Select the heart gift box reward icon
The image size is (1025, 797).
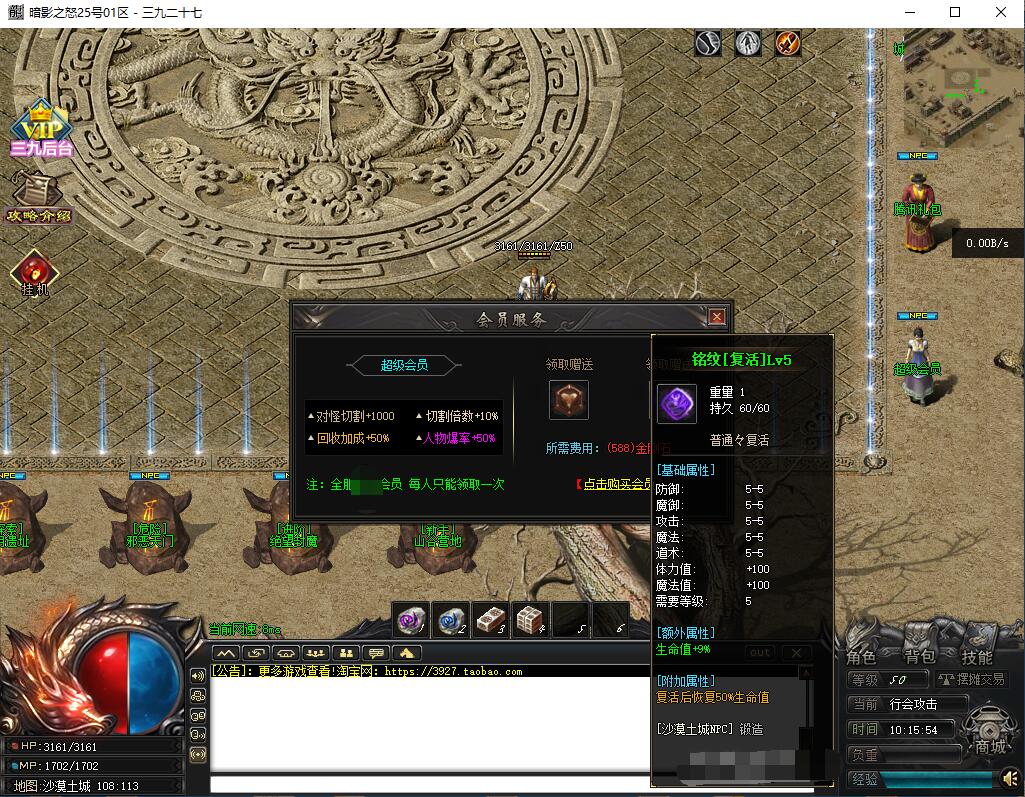[x=568, y=400]
